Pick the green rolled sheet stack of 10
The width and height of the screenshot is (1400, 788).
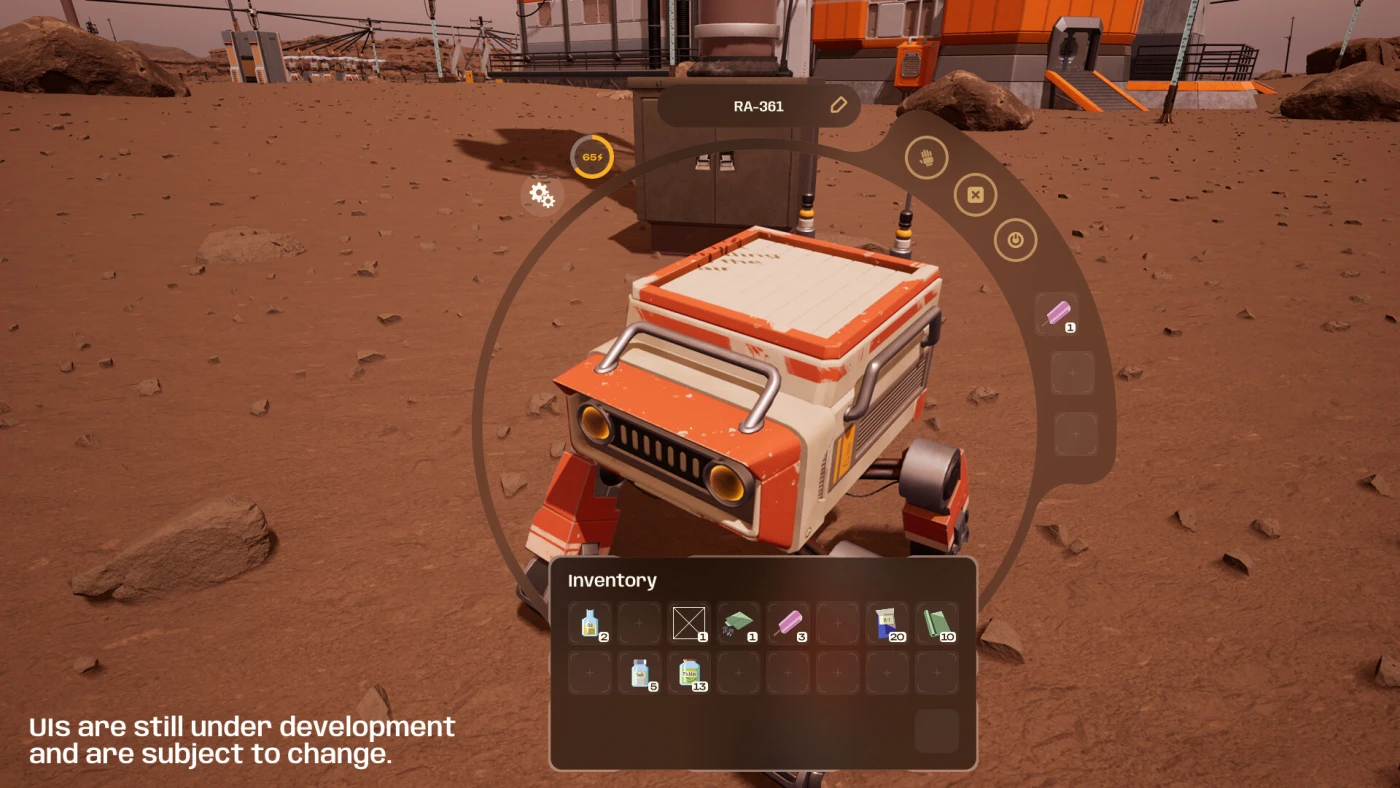point(936,623)
